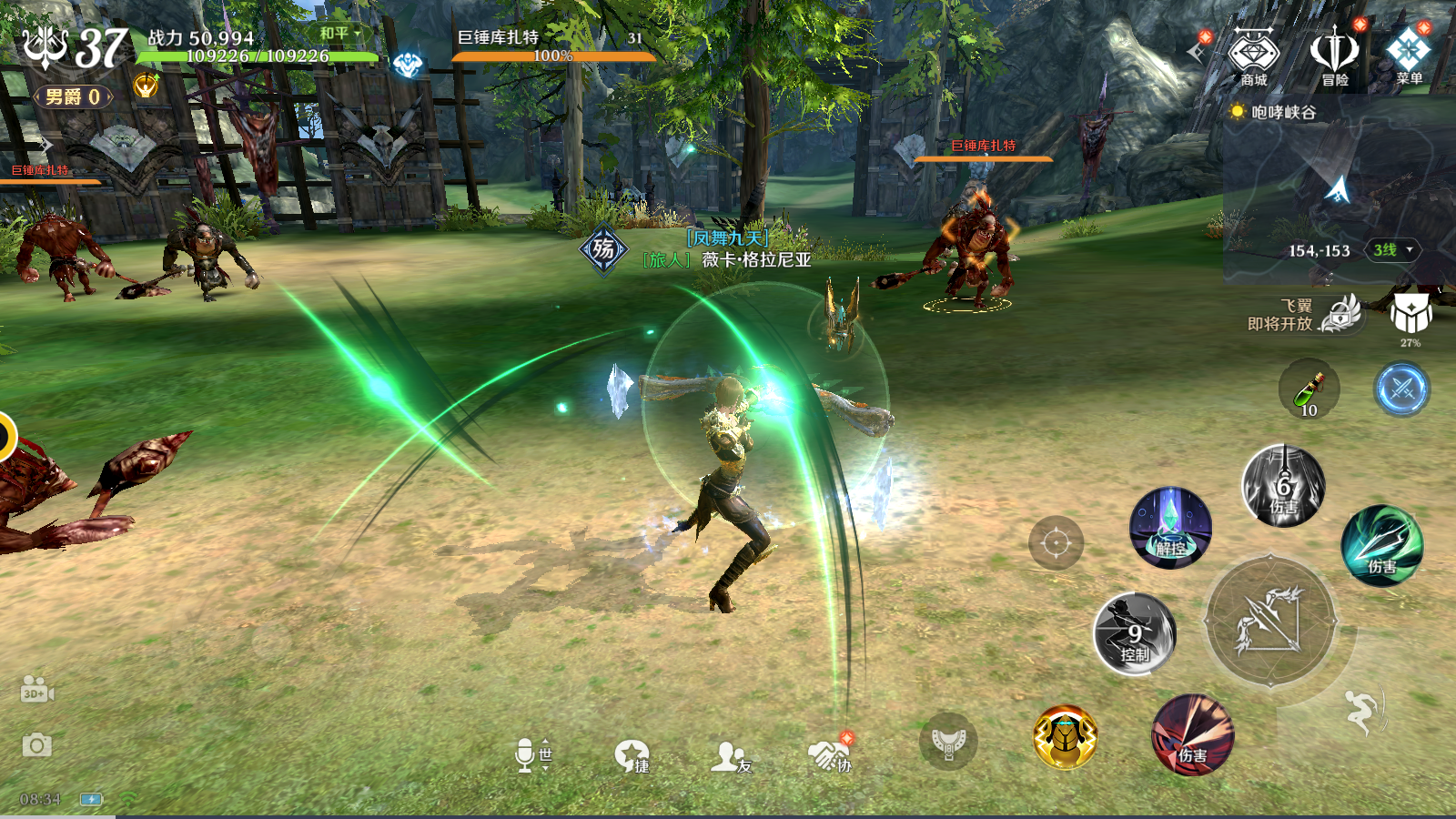The height and width of the screenshot is (819, 1456).
Task: Open the 3线 channel dropdown
Action: (x=1392, y=250)
